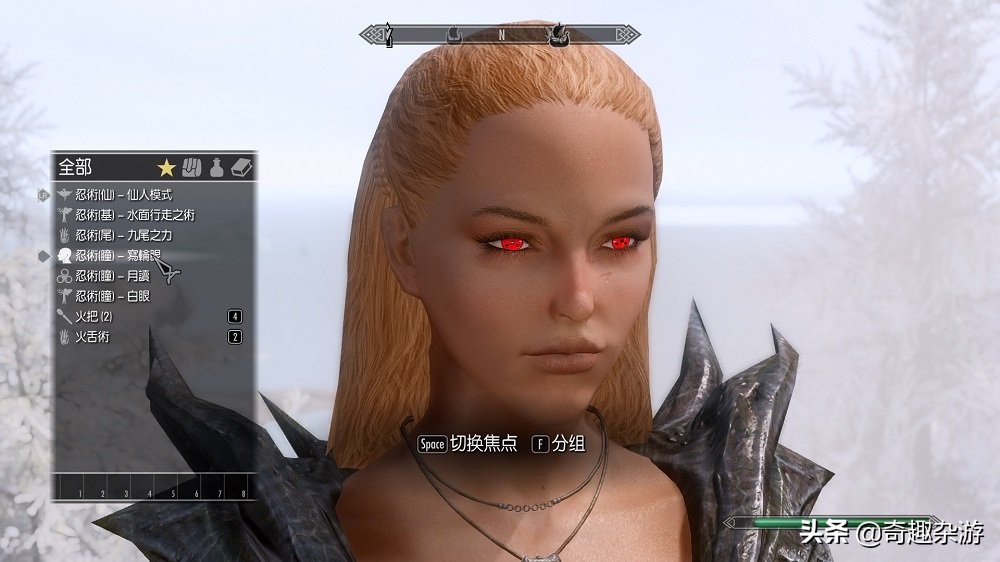The image size is (1000, 562).
Task: Switch to the gauntlet gear category tab
Action: tap(193, 167)
